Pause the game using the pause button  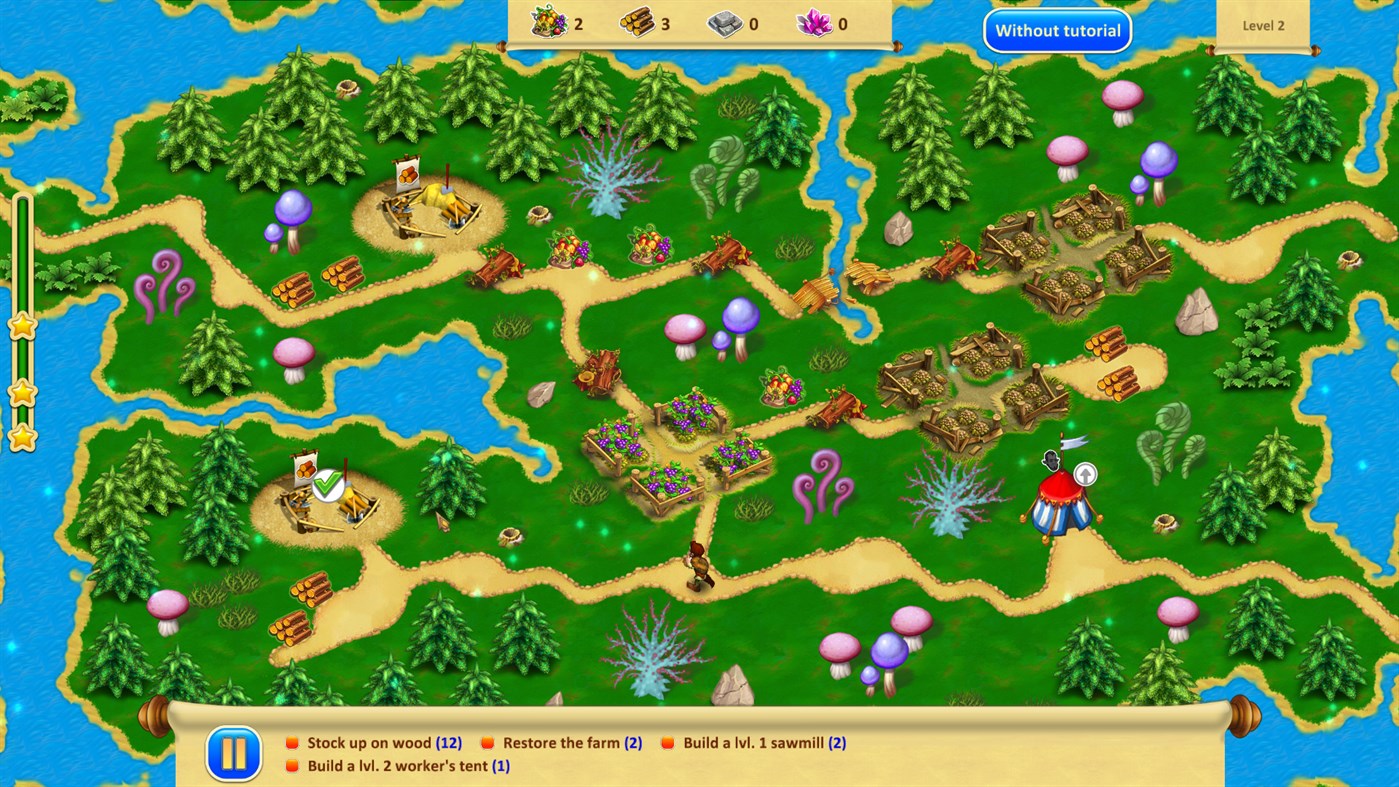(233, 753)
